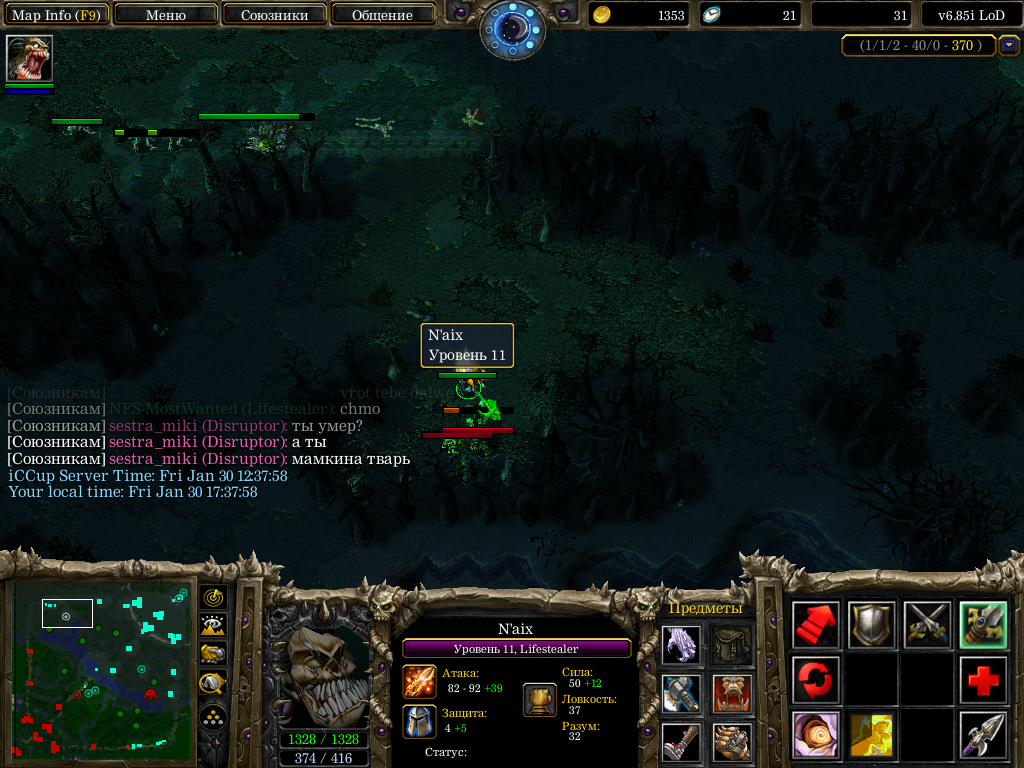Screen dimensions: 1024x768
Task: Open hero abilities with the red cross
Action: (983, 680)
